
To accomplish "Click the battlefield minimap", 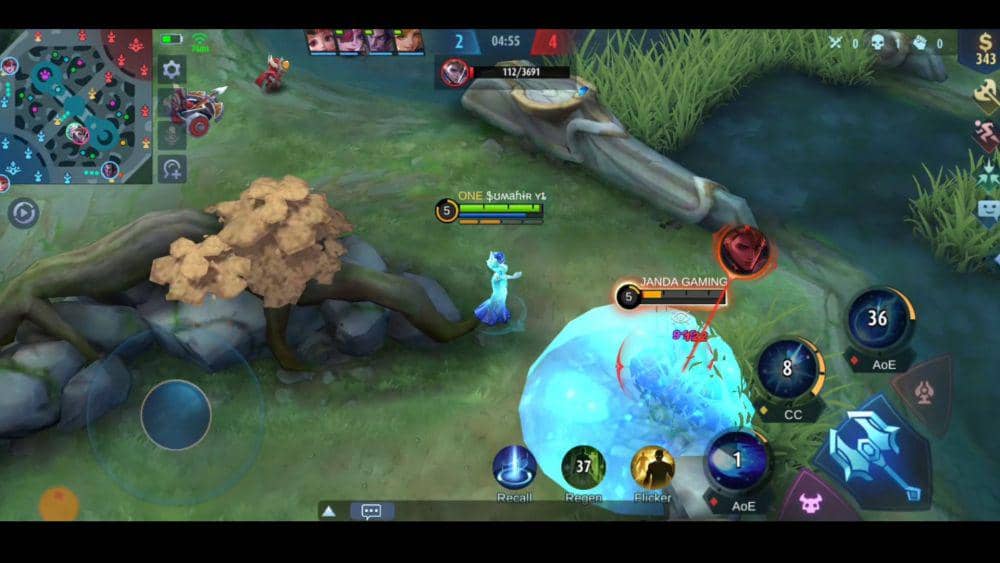I will click(x=76, y=107).
